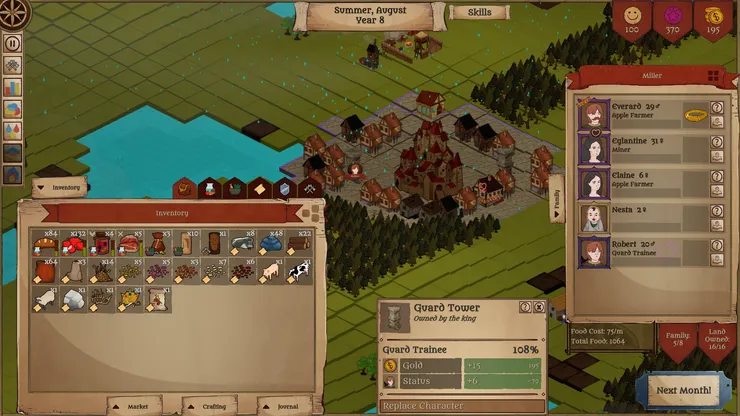Viewport: 740px width, 416px height.
Task: Select the wood logs inventory slot
Action: [298, 242]
